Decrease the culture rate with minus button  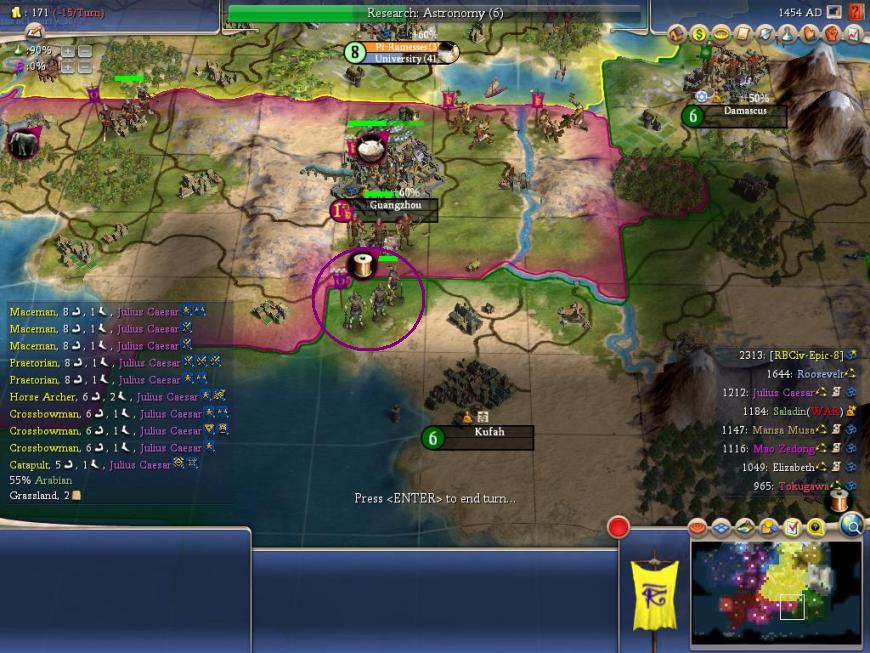(85, 66)
